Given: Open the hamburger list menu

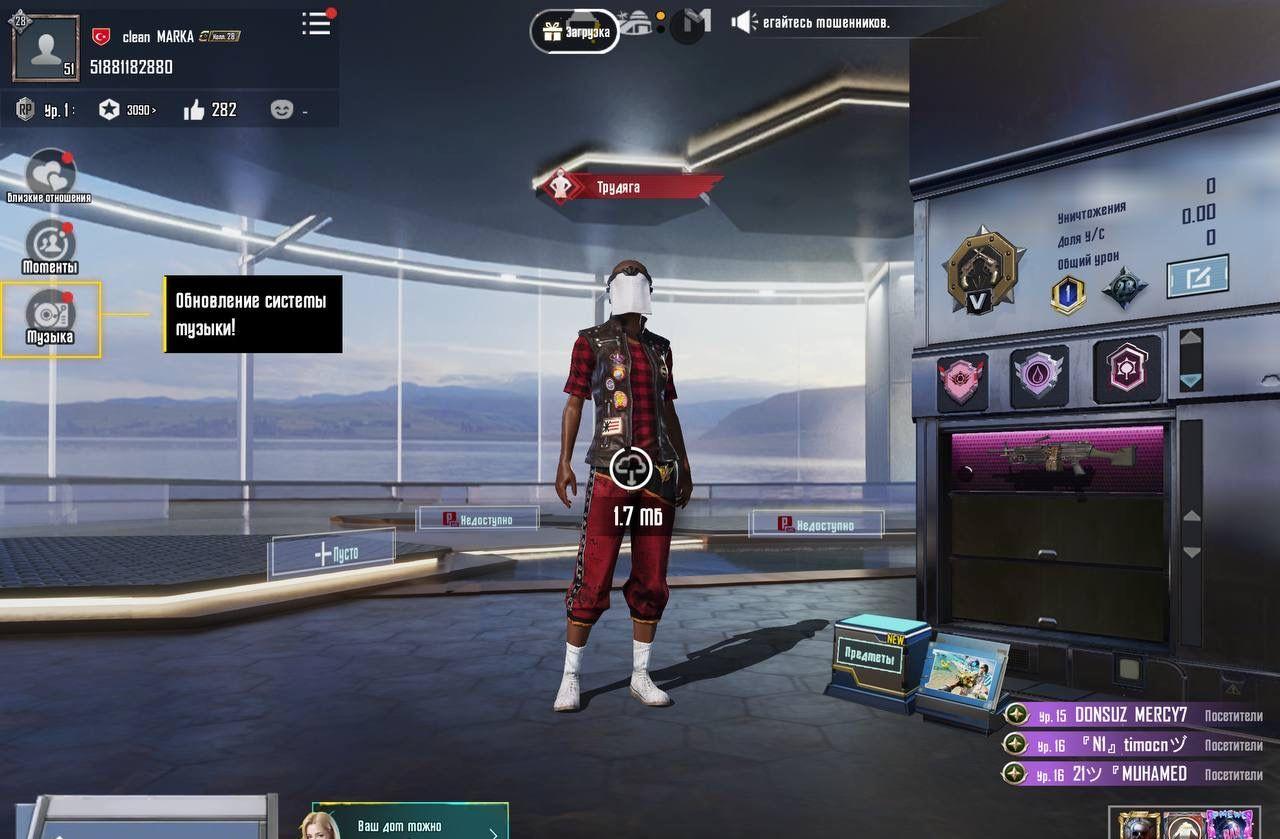Looking at the screenshot, I should 316,24.
